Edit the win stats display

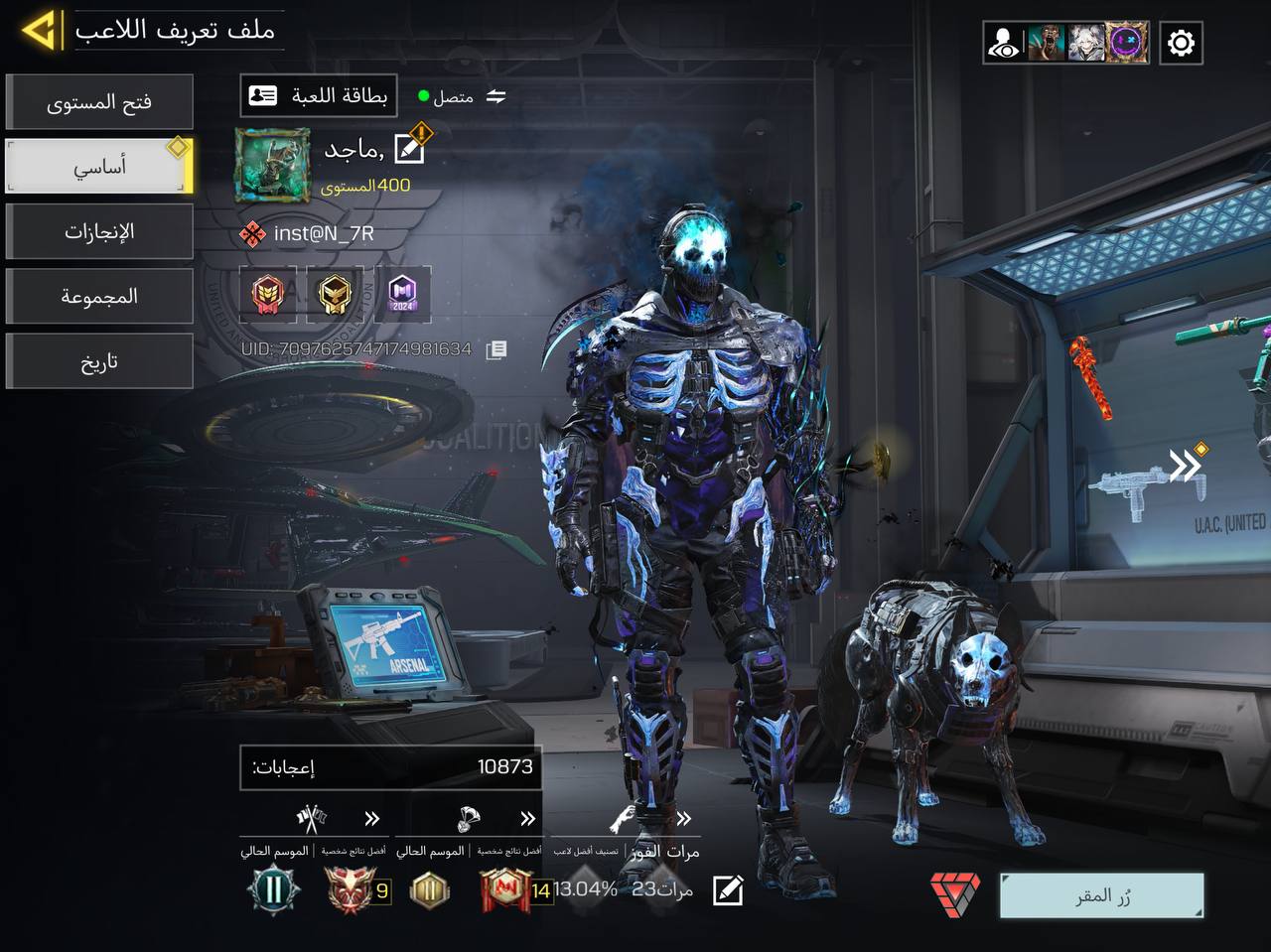pos(728,890)
